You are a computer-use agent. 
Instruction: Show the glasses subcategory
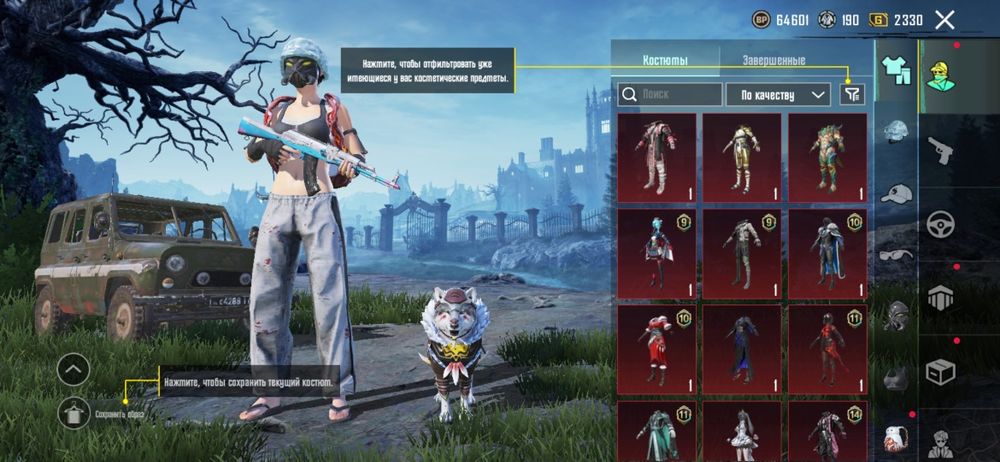click(x=897, y=254)
